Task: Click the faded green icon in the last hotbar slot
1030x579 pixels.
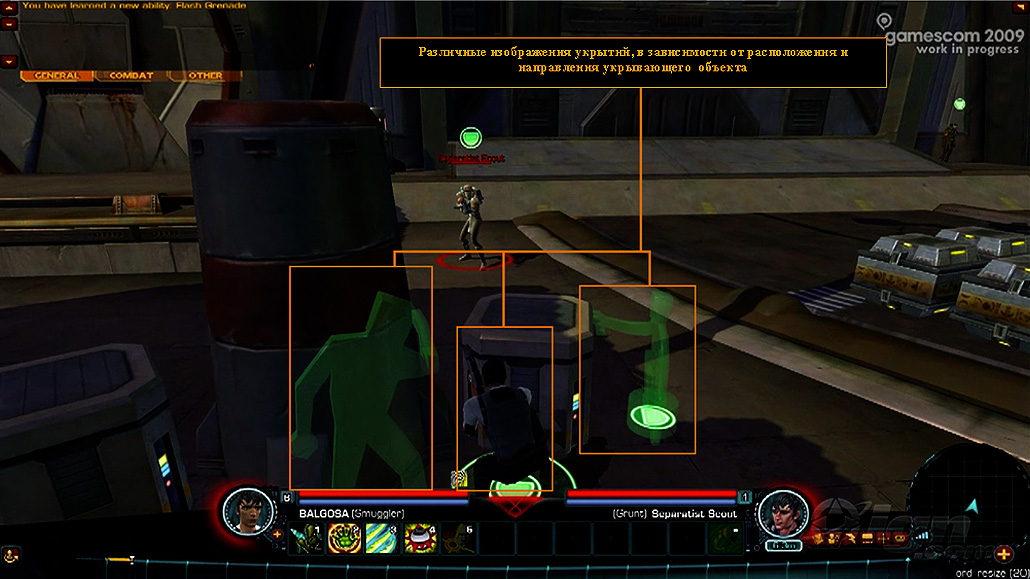Action: pos(724,538)
